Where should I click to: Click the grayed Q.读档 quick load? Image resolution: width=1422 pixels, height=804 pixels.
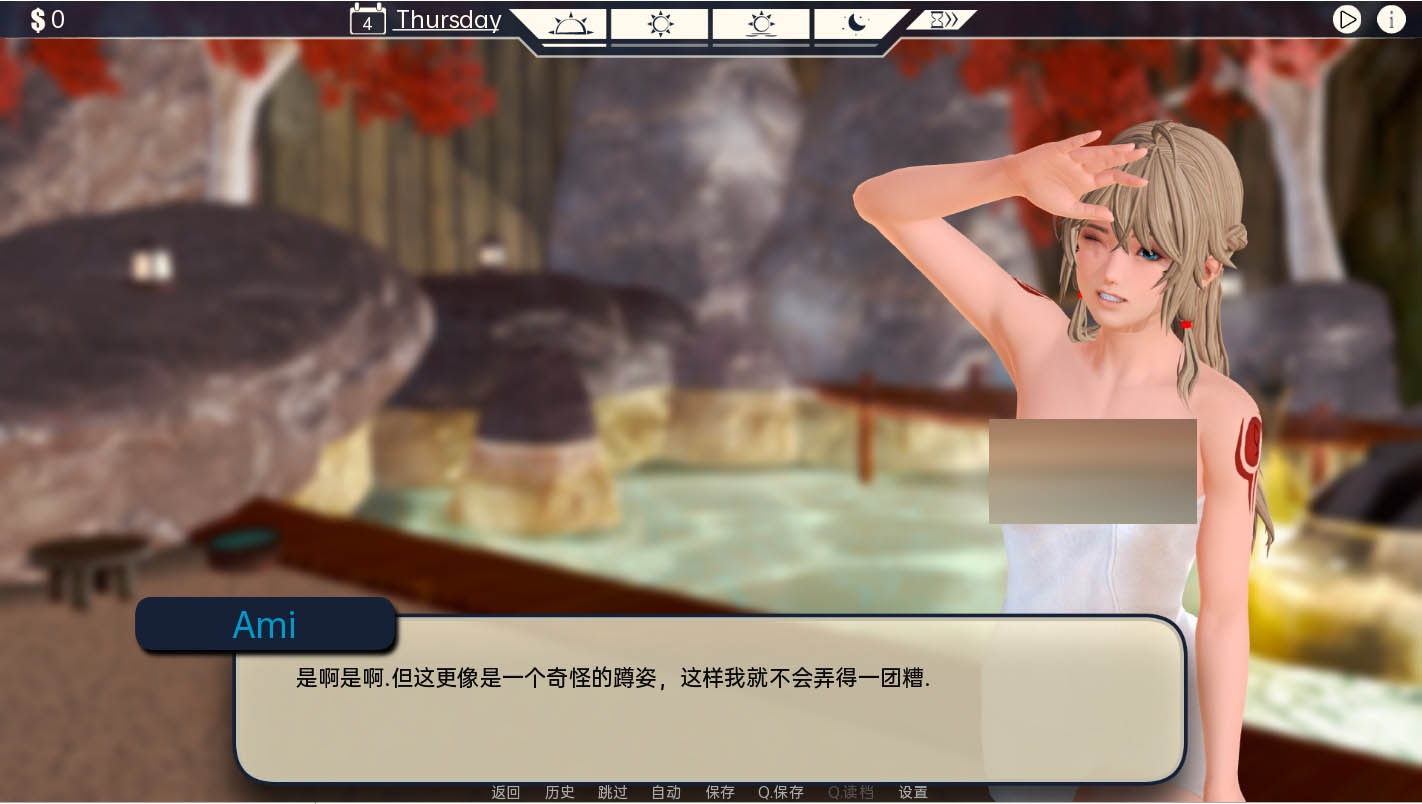pos(850,792)
